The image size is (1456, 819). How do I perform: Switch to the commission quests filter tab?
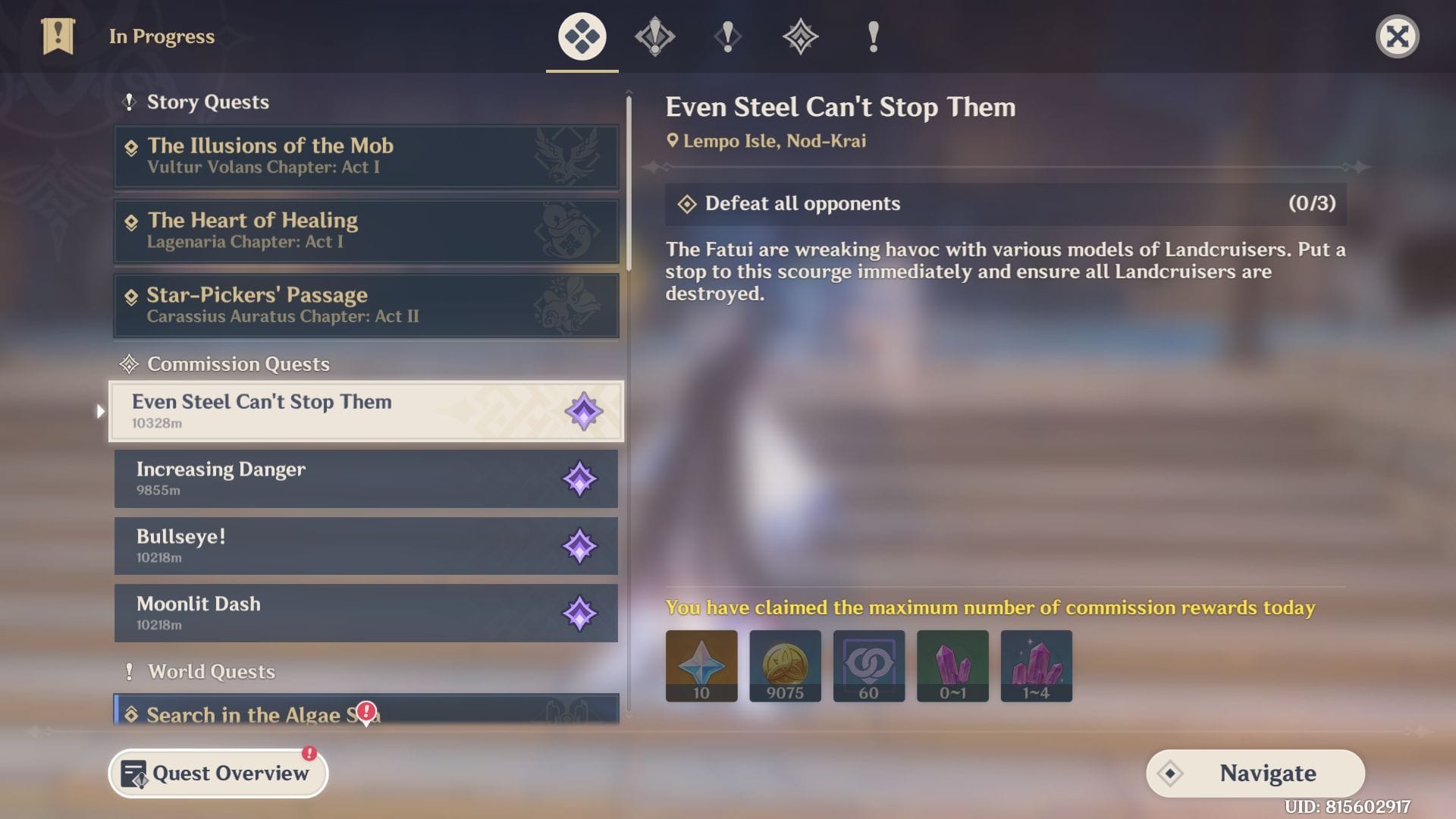tap(800, 36)
